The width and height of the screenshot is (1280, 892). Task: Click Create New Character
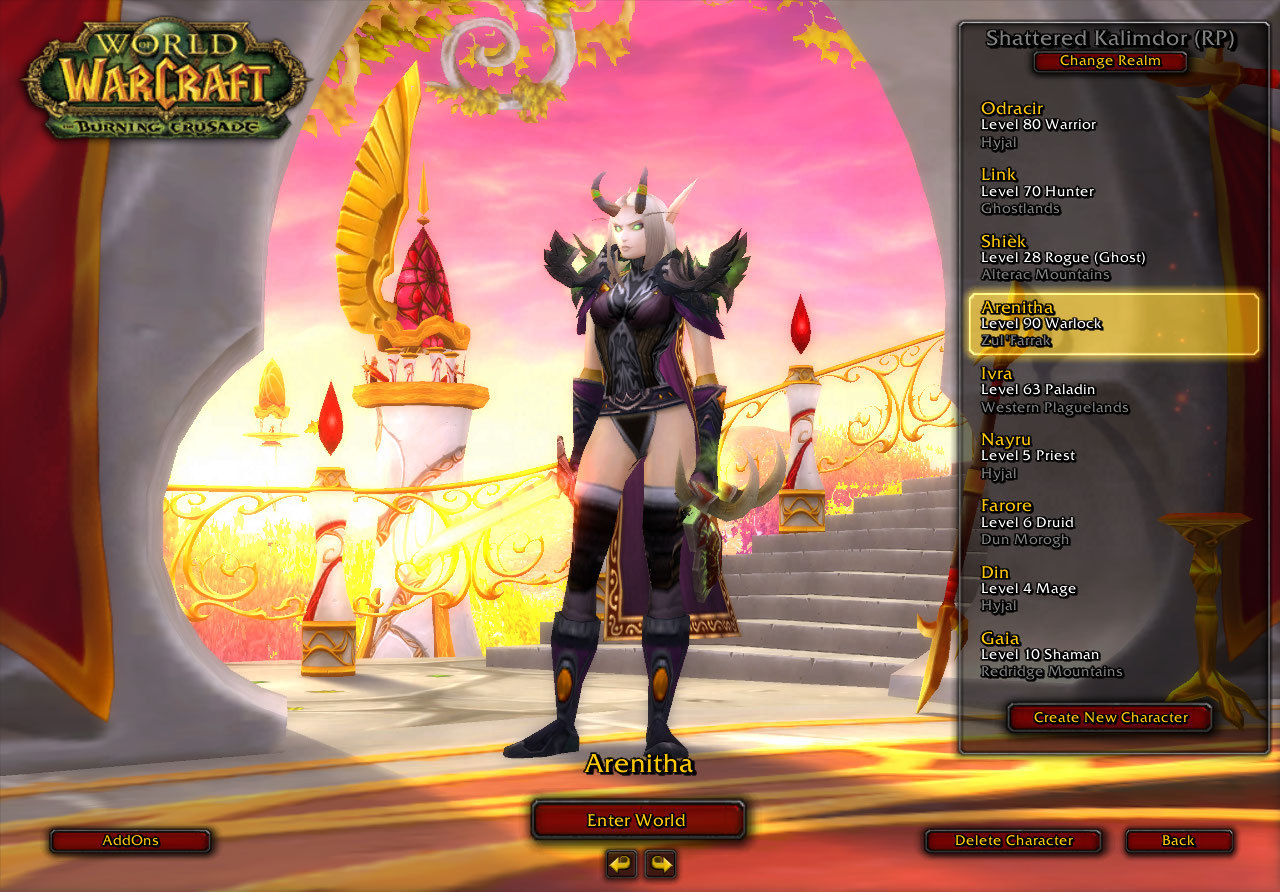pos(1110,717)
